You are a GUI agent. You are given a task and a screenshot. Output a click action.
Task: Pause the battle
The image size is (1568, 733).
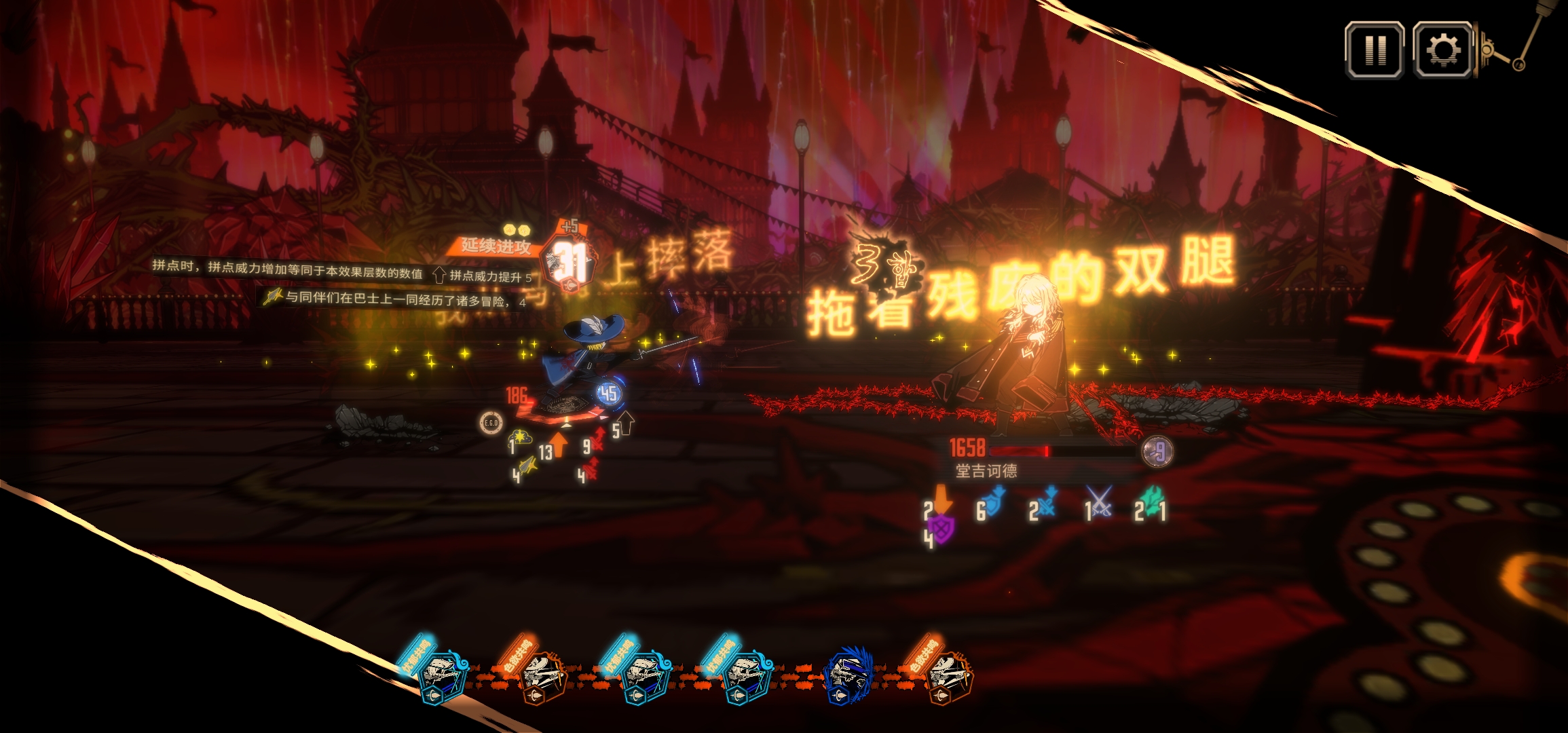1375,50
